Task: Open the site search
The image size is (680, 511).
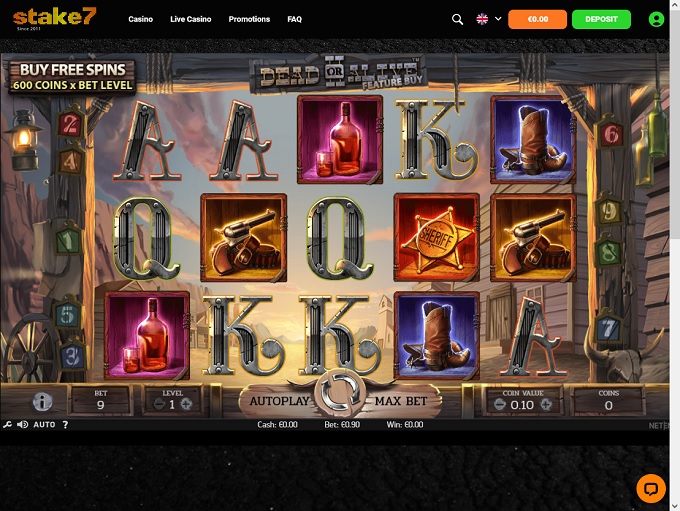Action: pyautogui.click(x=458, y=19)
